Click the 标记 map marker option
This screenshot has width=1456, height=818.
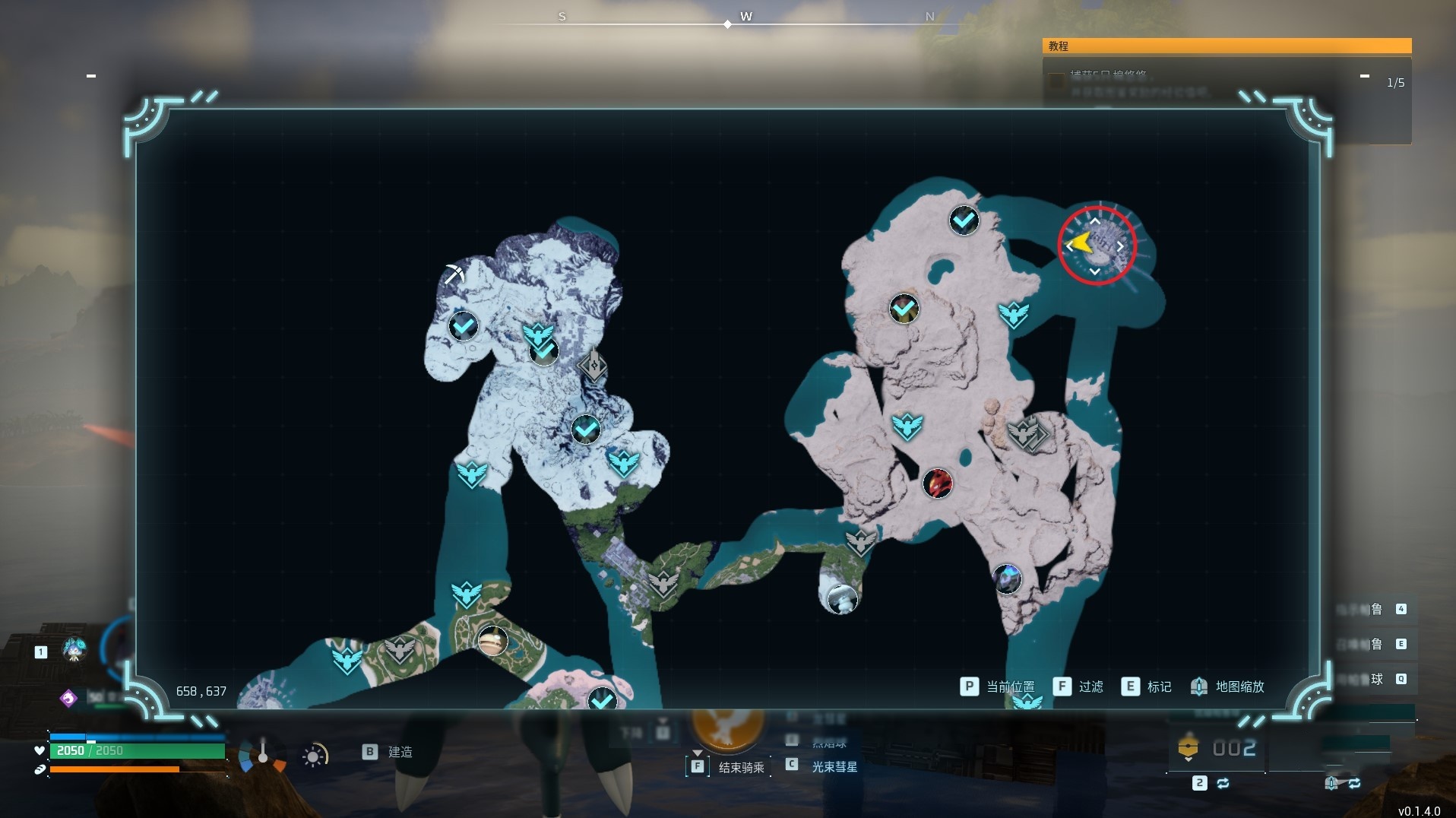[1147, 686]
